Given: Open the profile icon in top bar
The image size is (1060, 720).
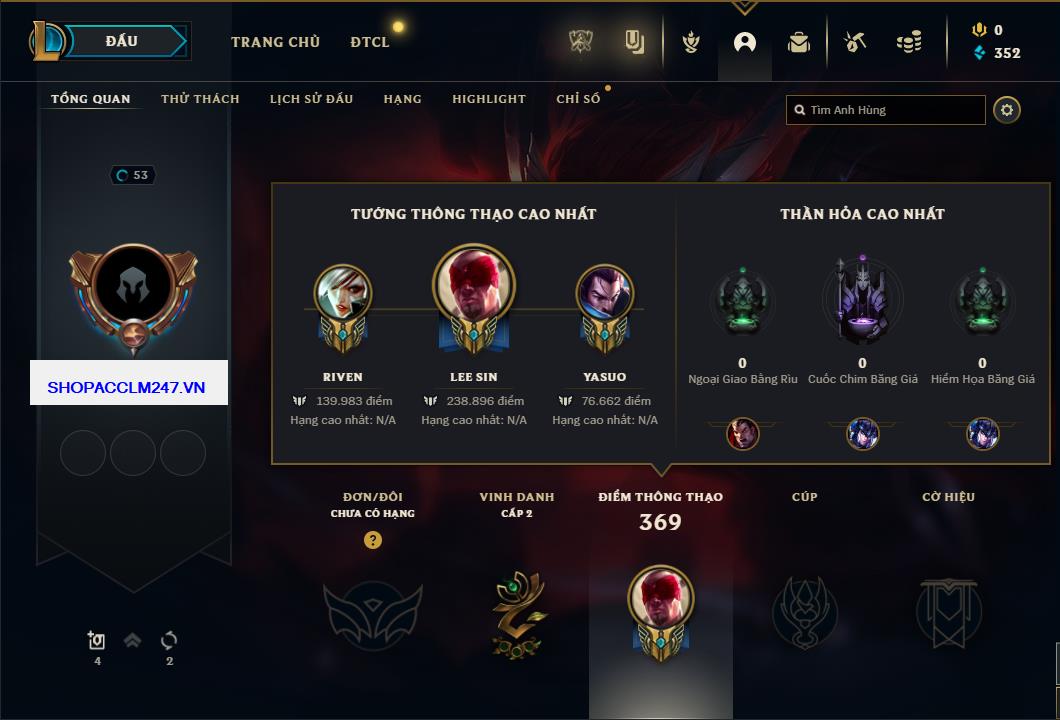Looking at the screenshot, I should (x=745, y=42).
